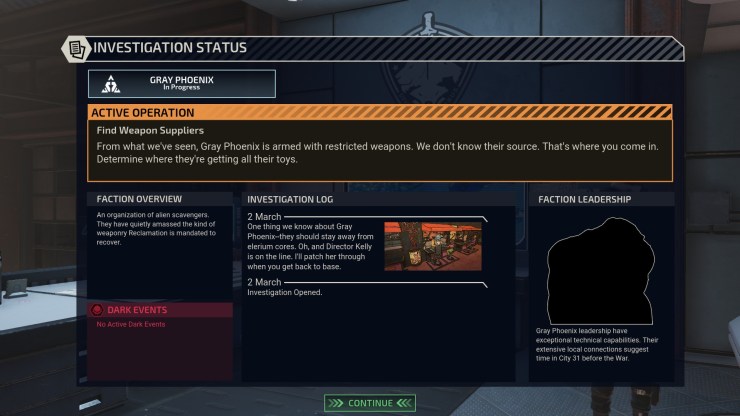Continue past the Investigation Status screen
The image size is (740, 416).
coord(370,403)
